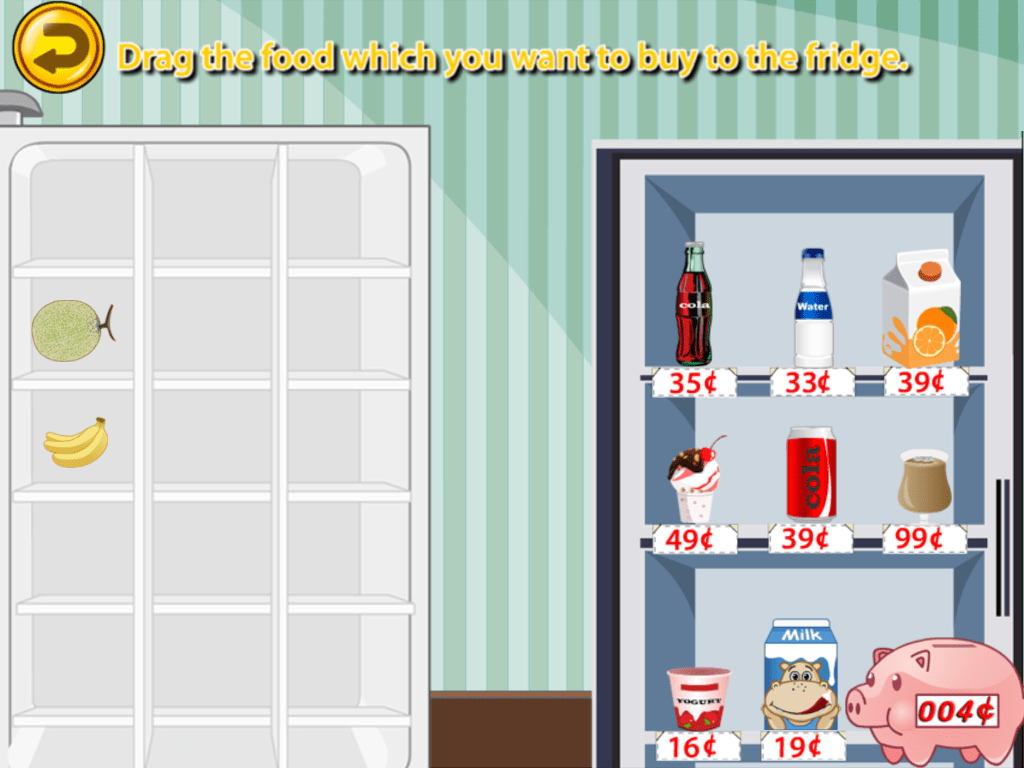Viewport: 1024px width, 768px height.
Task: Click the melon in the fridge
Action: [71, 330]
